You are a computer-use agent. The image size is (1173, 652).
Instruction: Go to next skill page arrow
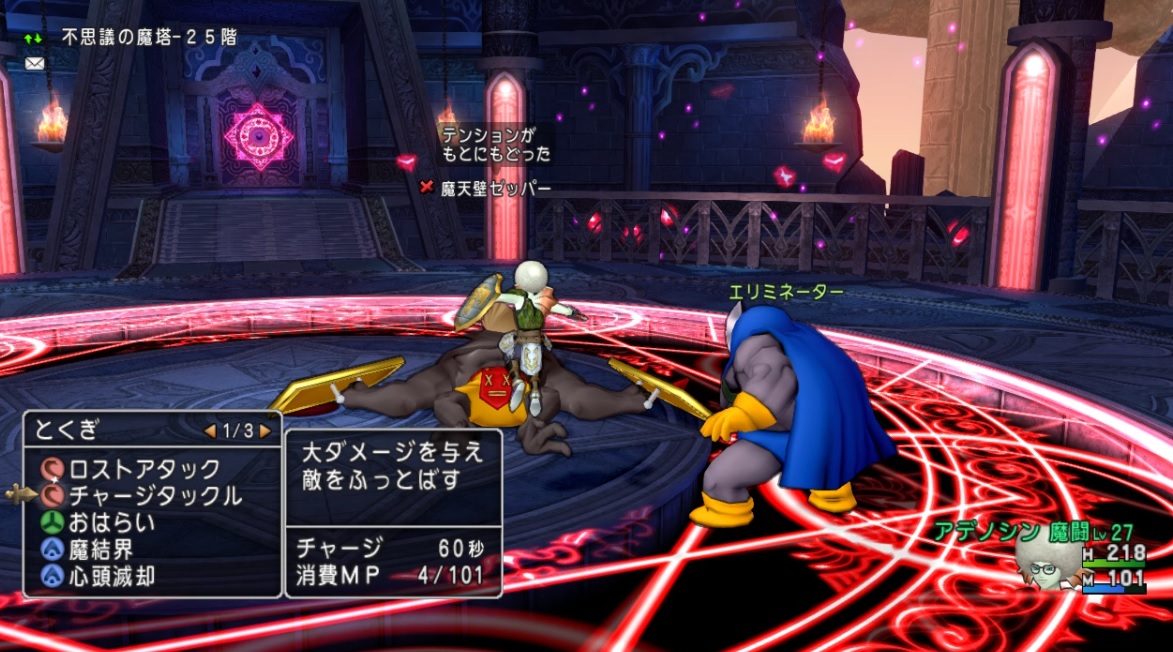click(x=265, y=431)
